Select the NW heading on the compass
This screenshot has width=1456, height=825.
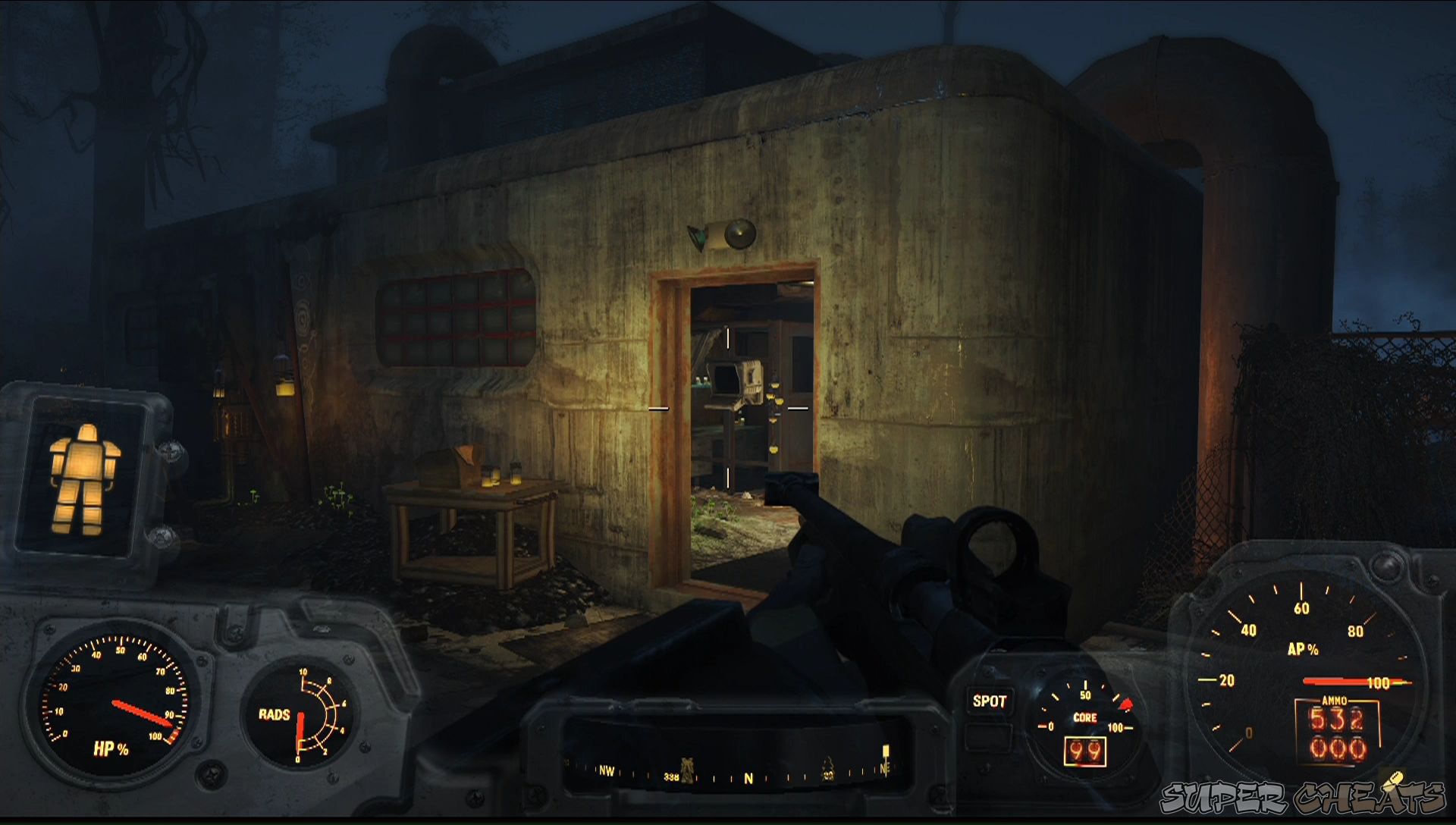607,770
